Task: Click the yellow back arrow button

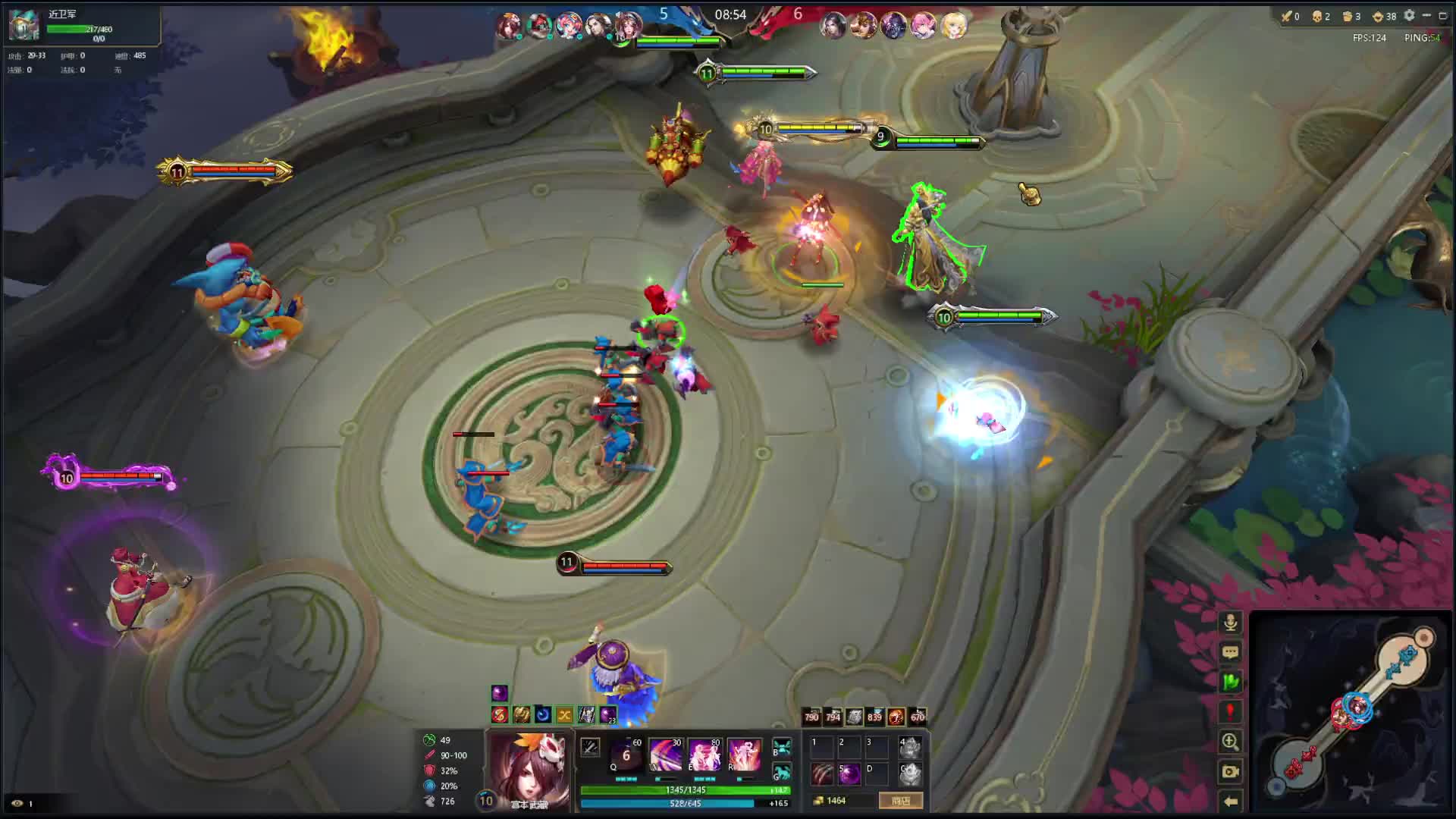Action: (1230, 801)
